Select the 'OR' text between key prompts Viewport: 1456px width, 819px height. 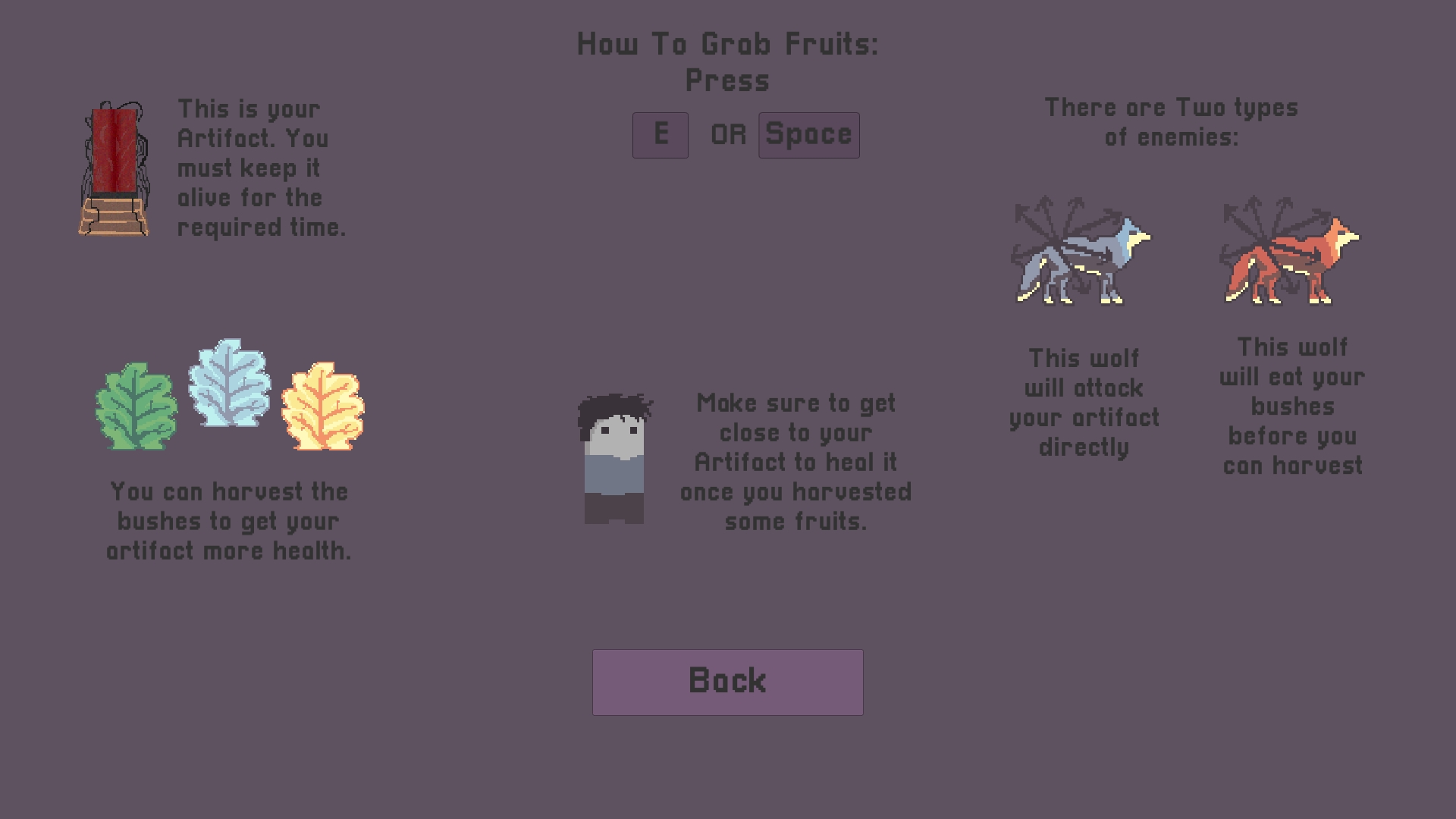tap(727, 135)
